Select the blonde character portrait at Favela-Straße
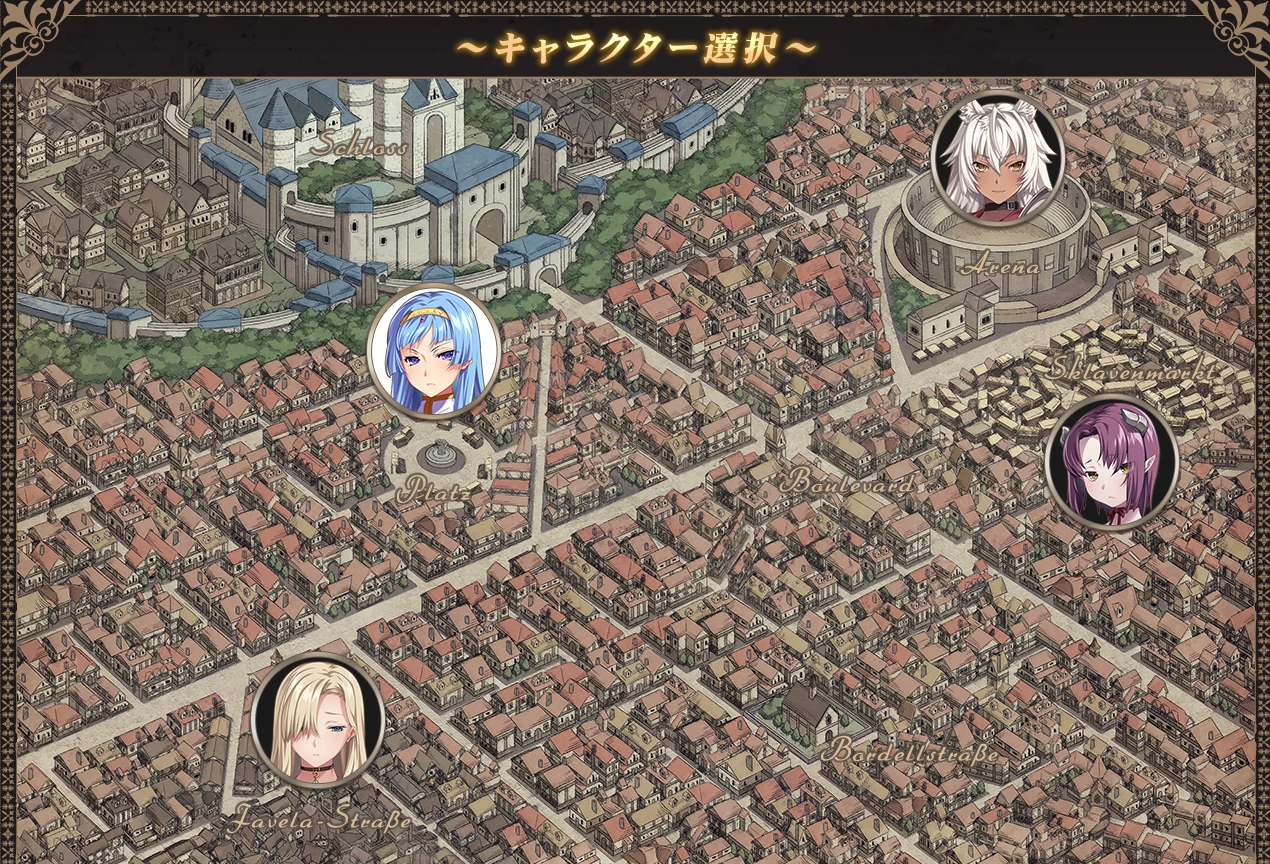 click(x=318, y=720)
